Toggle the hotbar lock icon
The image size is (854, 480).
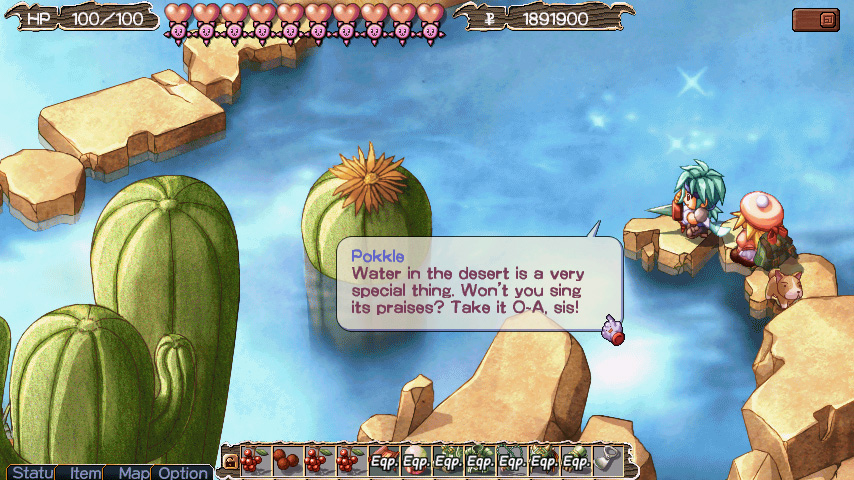tap(230, 461)
